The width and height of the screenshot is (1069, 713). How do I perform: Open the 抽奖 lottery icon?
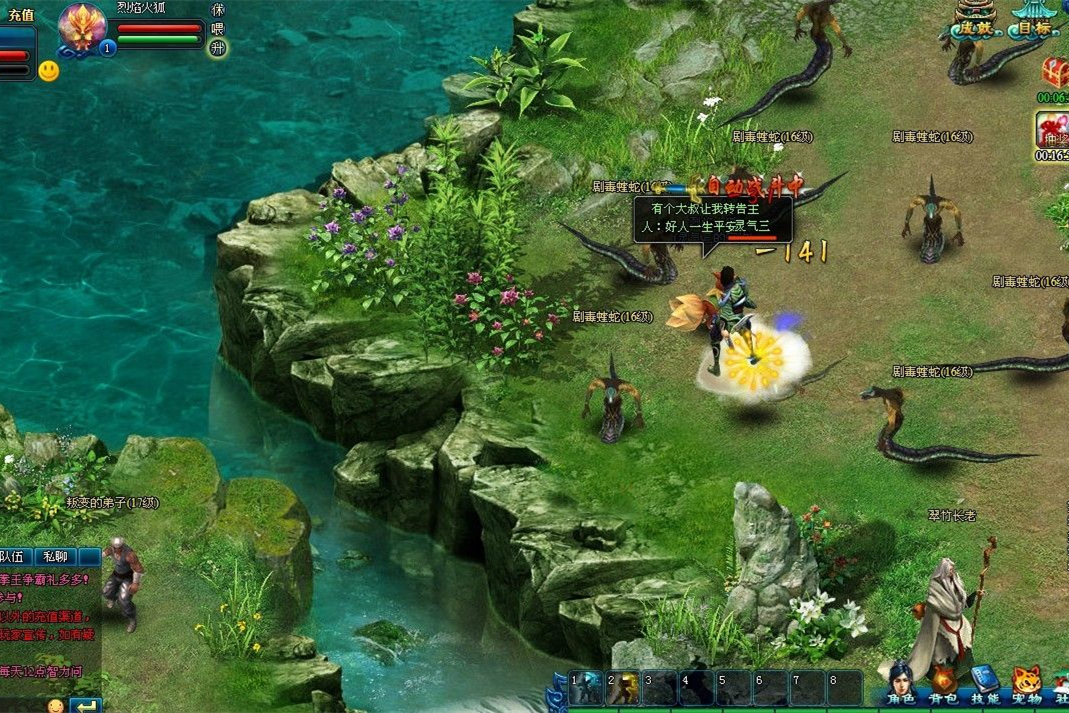(x=1052, y=130)
